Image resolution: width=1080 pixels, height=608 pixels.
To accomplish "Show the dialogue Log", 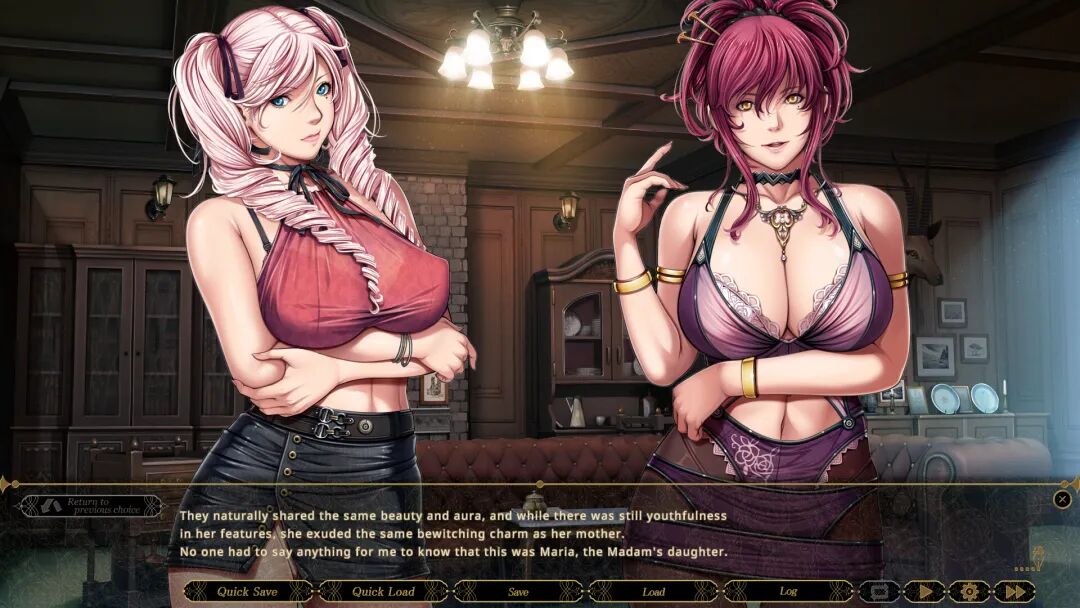I will pos(788,591).
